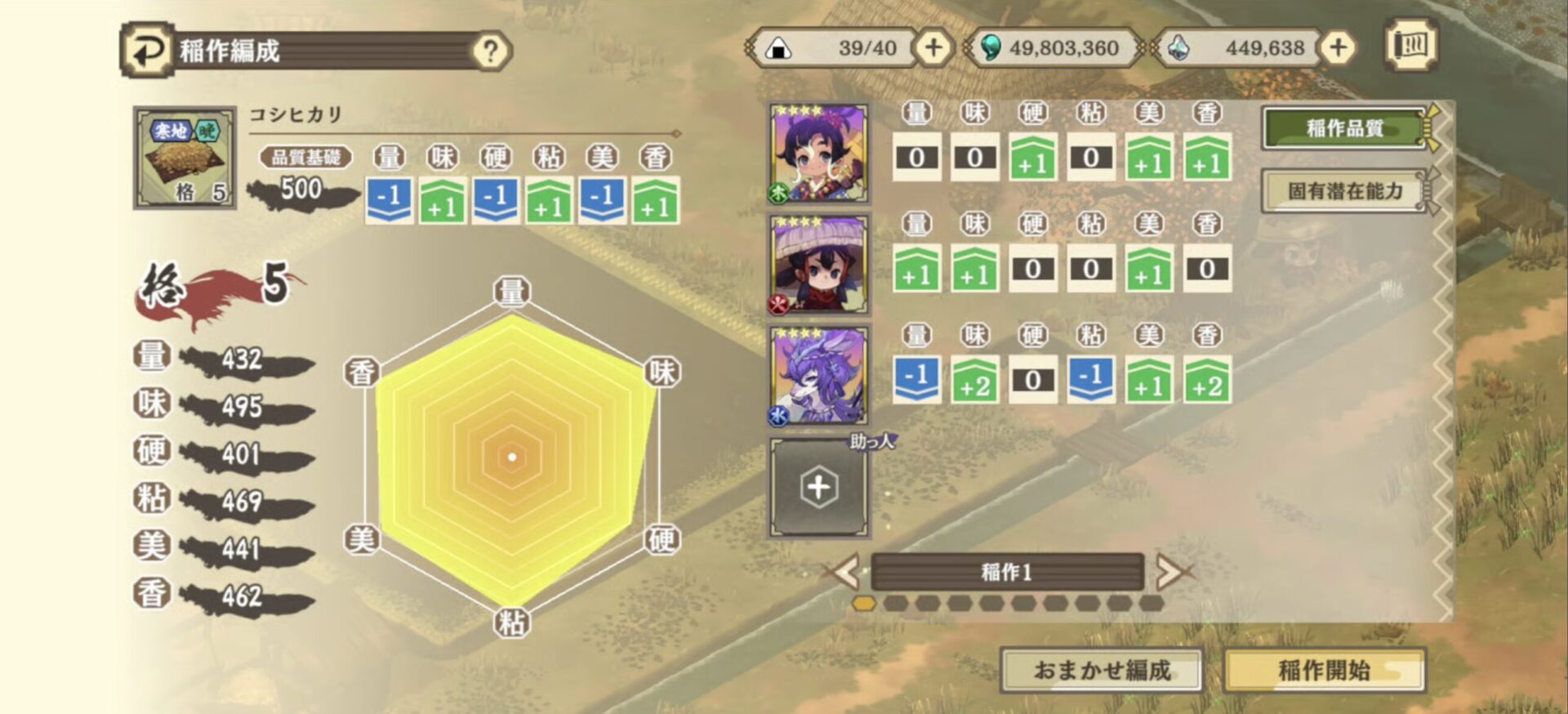The image size is (1568, 714).
Task: Add a helper in the empty 助っ人 slot
Action: pyautogui.click(x=818, y=488)
